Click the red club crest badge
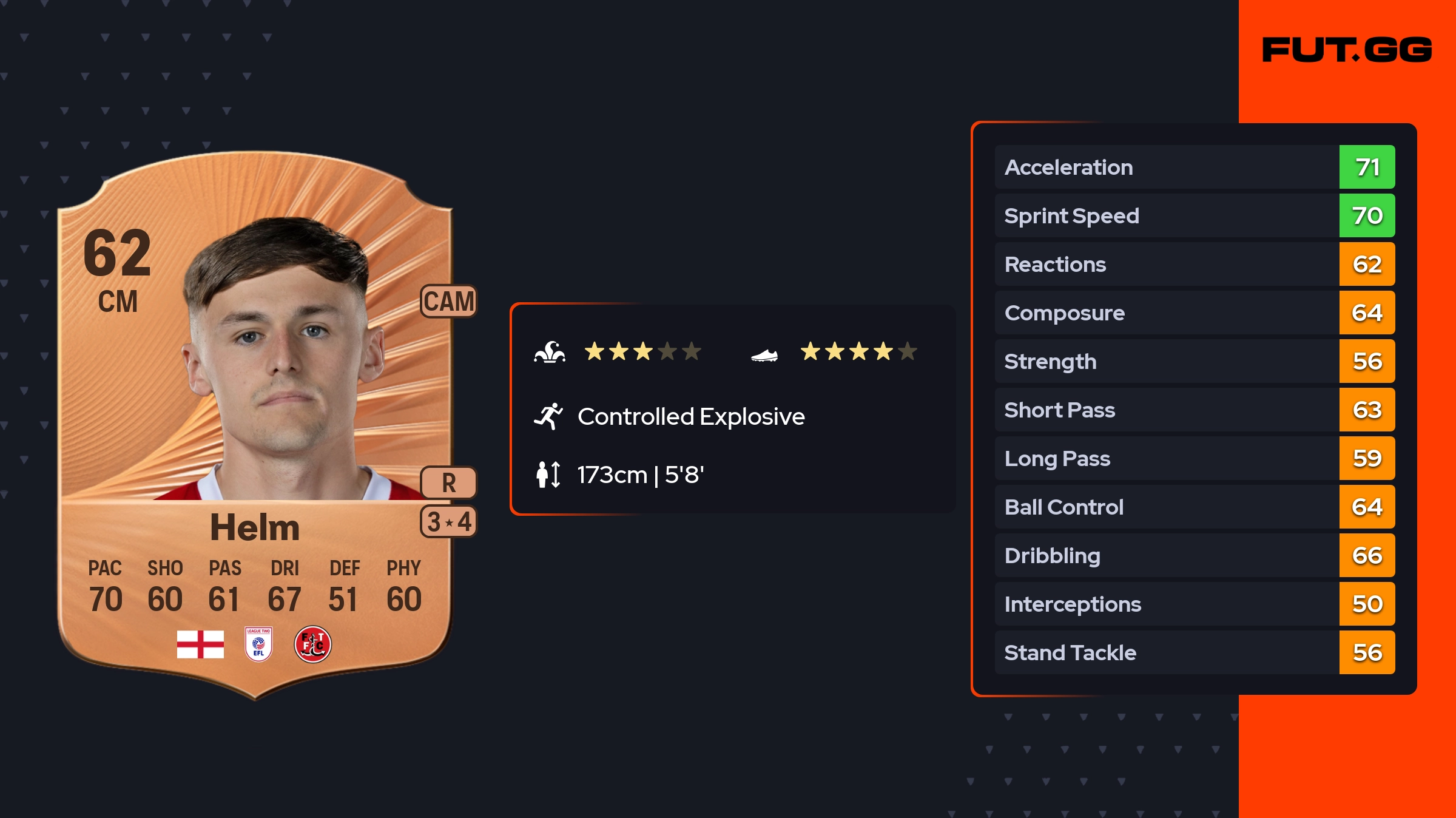 [312, 644]
